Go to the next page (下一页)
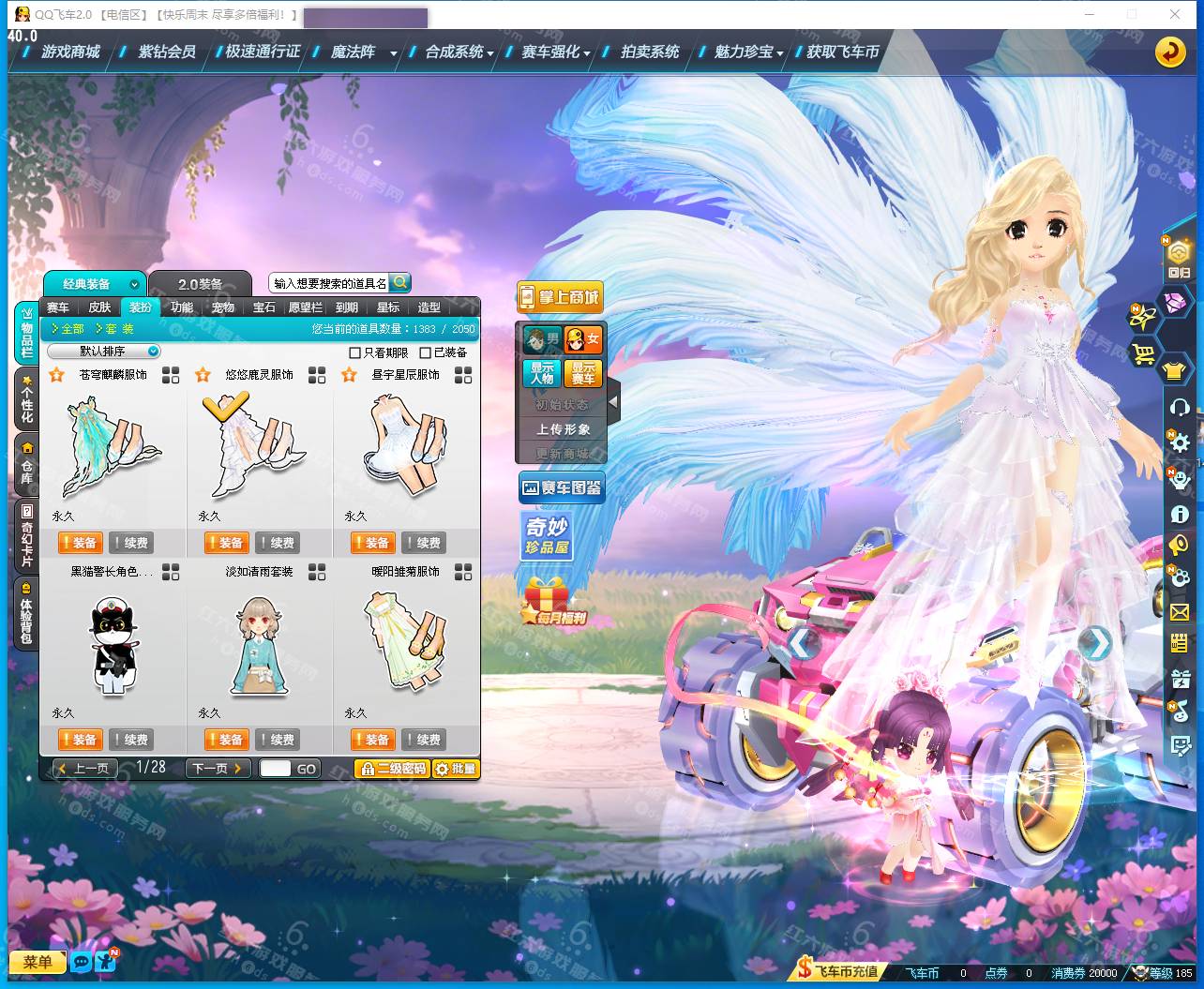1204x989 pixels. 218,769
